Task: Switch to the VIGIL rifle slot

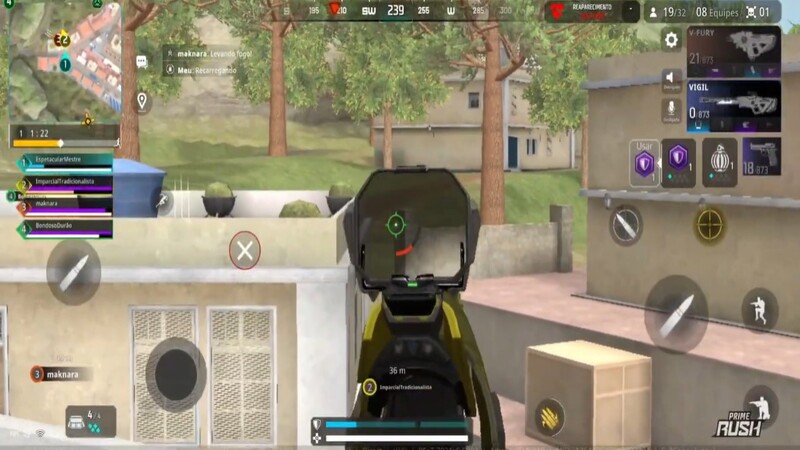Action: click(x=733, y=104)
